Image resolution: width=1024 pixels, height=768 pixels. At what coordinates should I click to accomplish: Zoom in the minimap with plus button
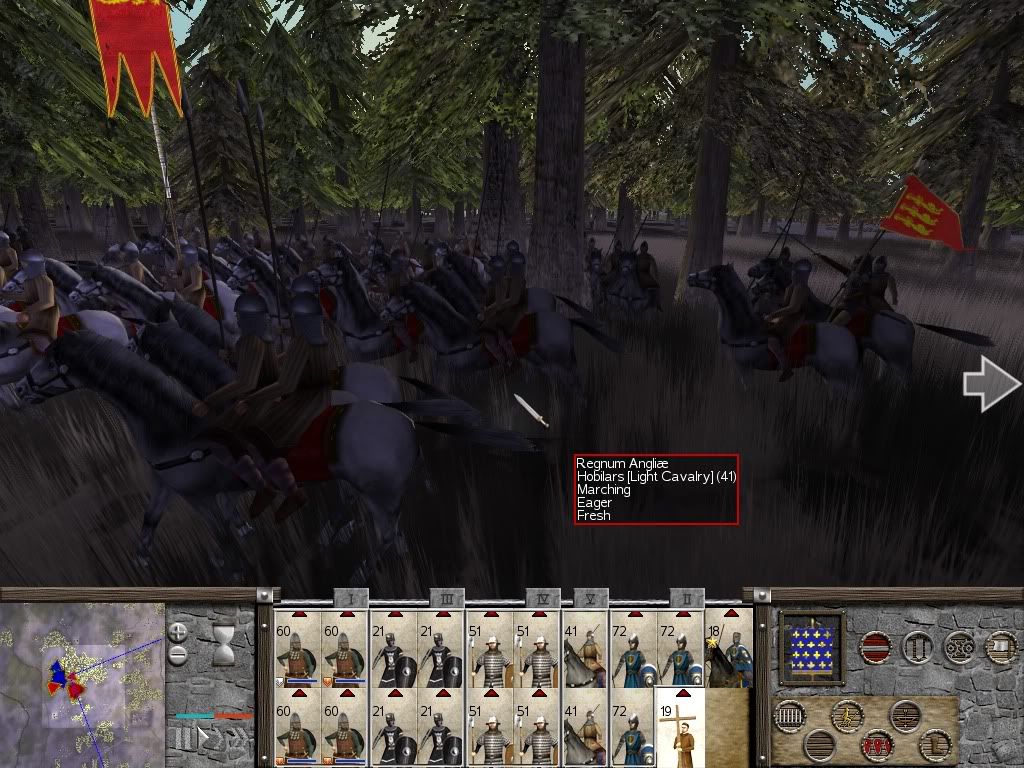tap(177, 633)
